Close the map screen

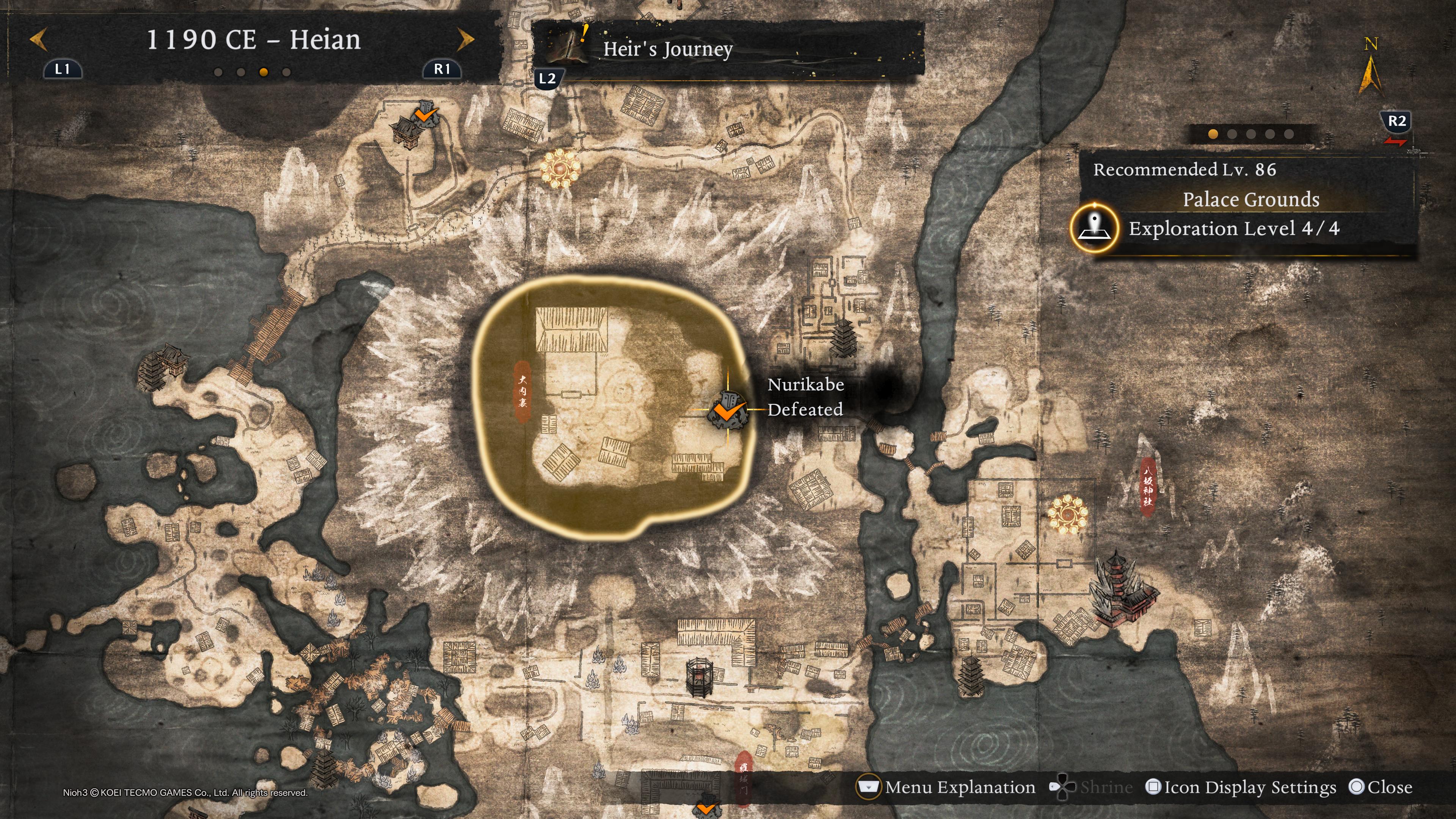[1380, 787]
